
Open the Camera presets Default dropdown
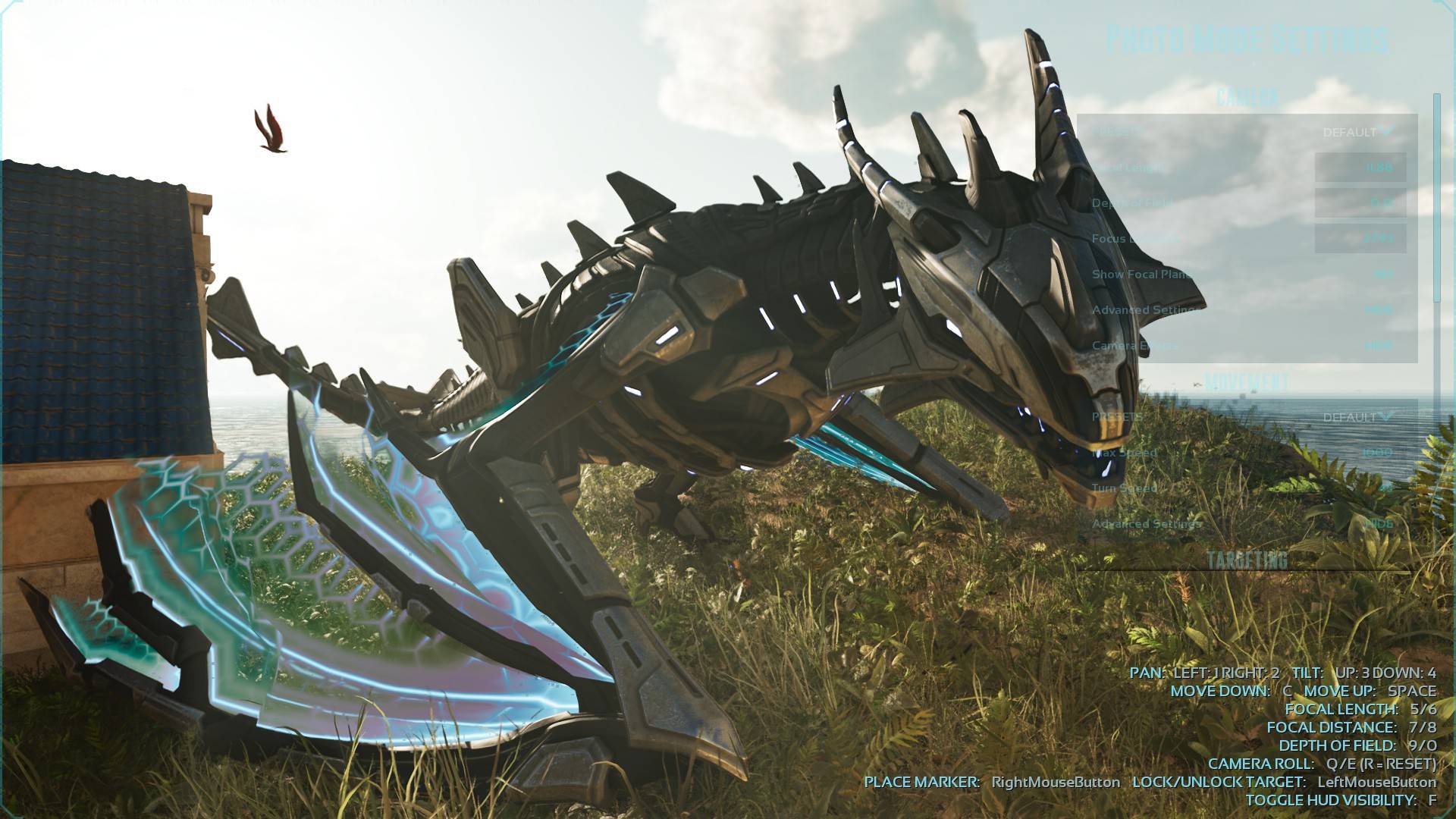[1357, 132]
